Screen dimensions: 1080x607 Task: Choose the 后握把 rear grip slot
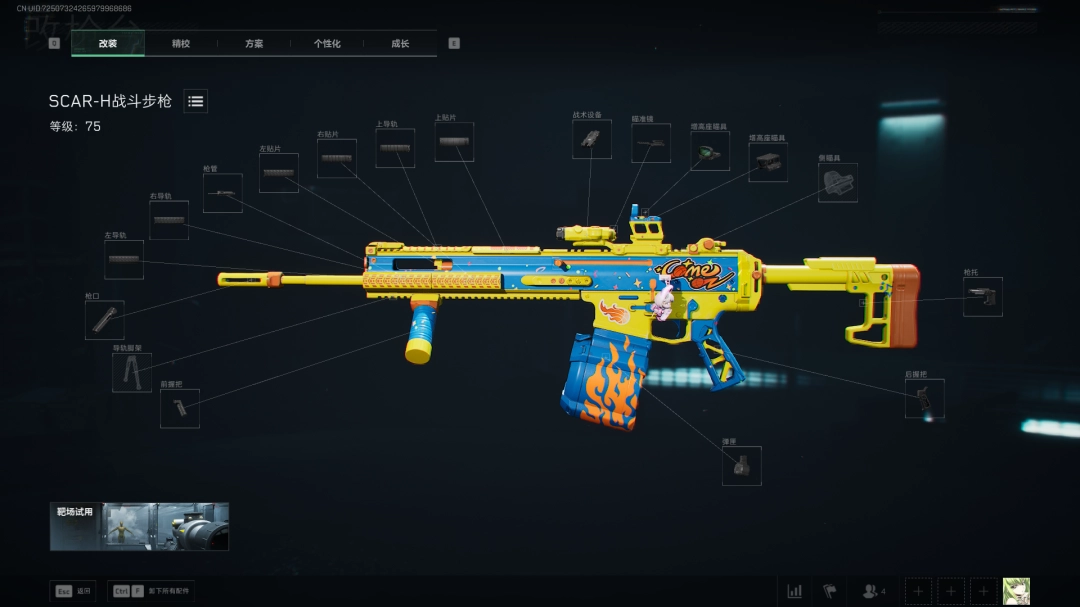point(925,399)
